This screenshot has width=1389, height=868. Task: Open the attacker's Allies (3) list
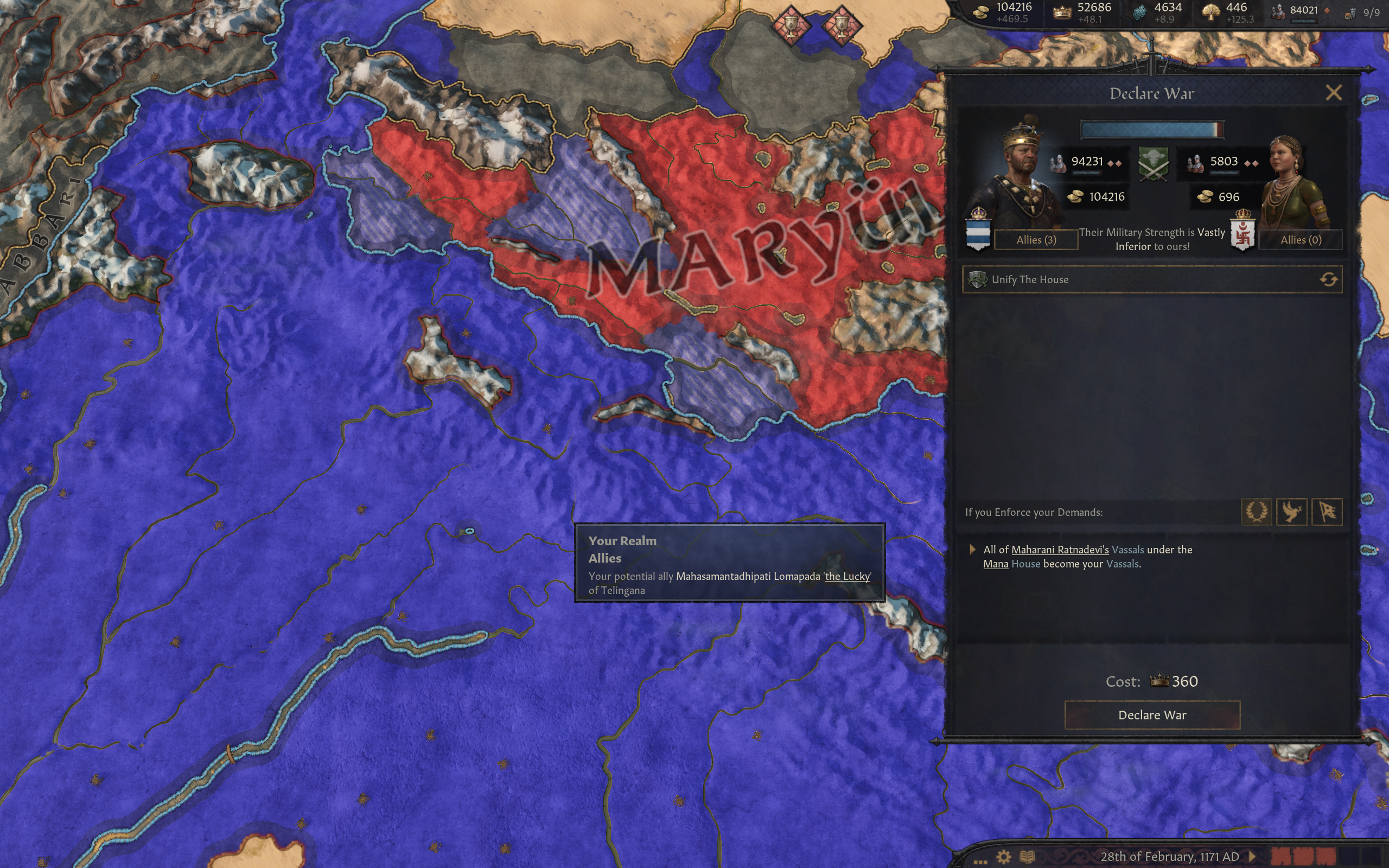(x=1035, y=239)
